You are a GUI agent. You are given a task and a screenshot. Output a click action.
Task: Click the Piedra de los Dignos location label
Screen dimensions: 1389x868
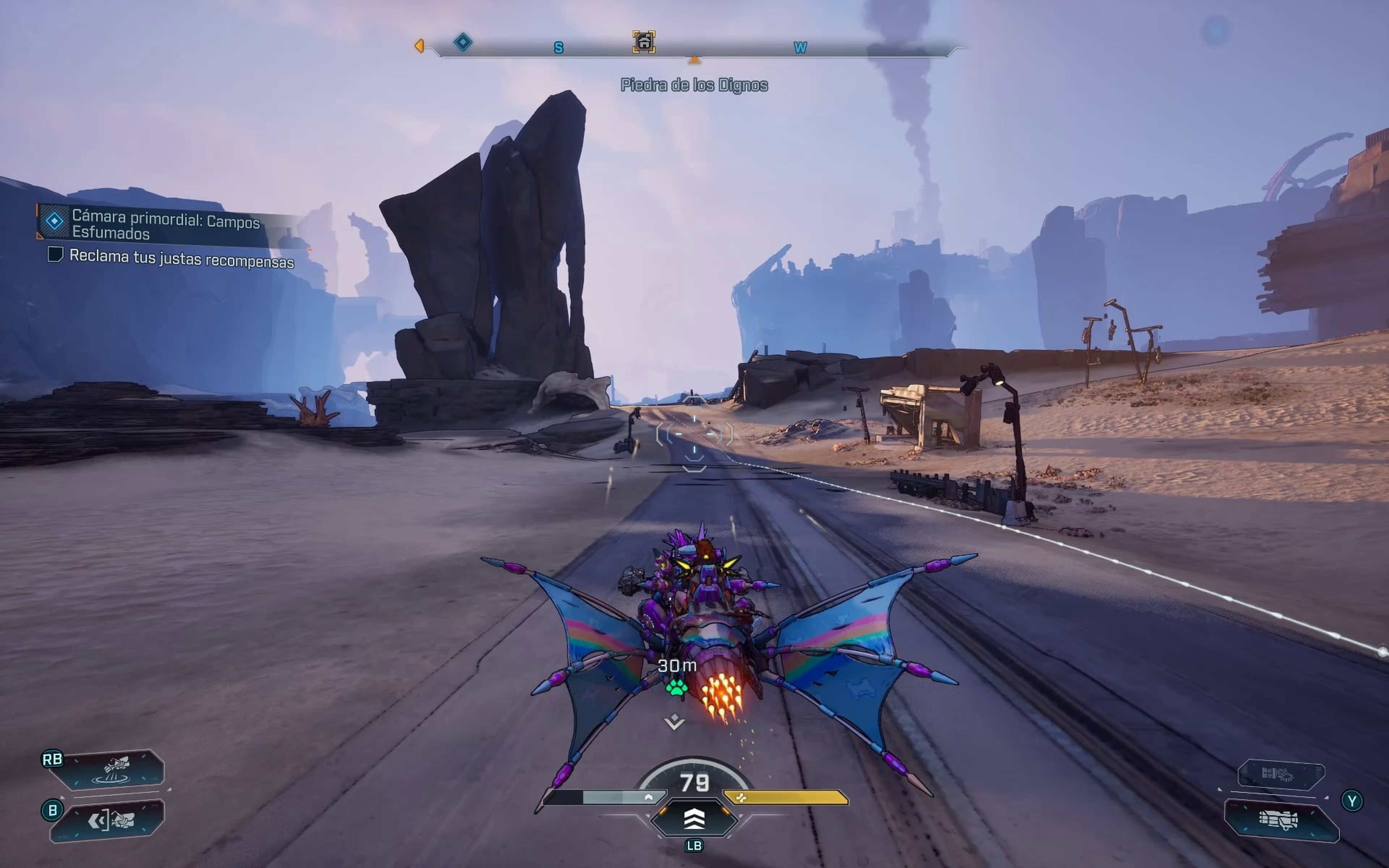(x=694, y=85)
